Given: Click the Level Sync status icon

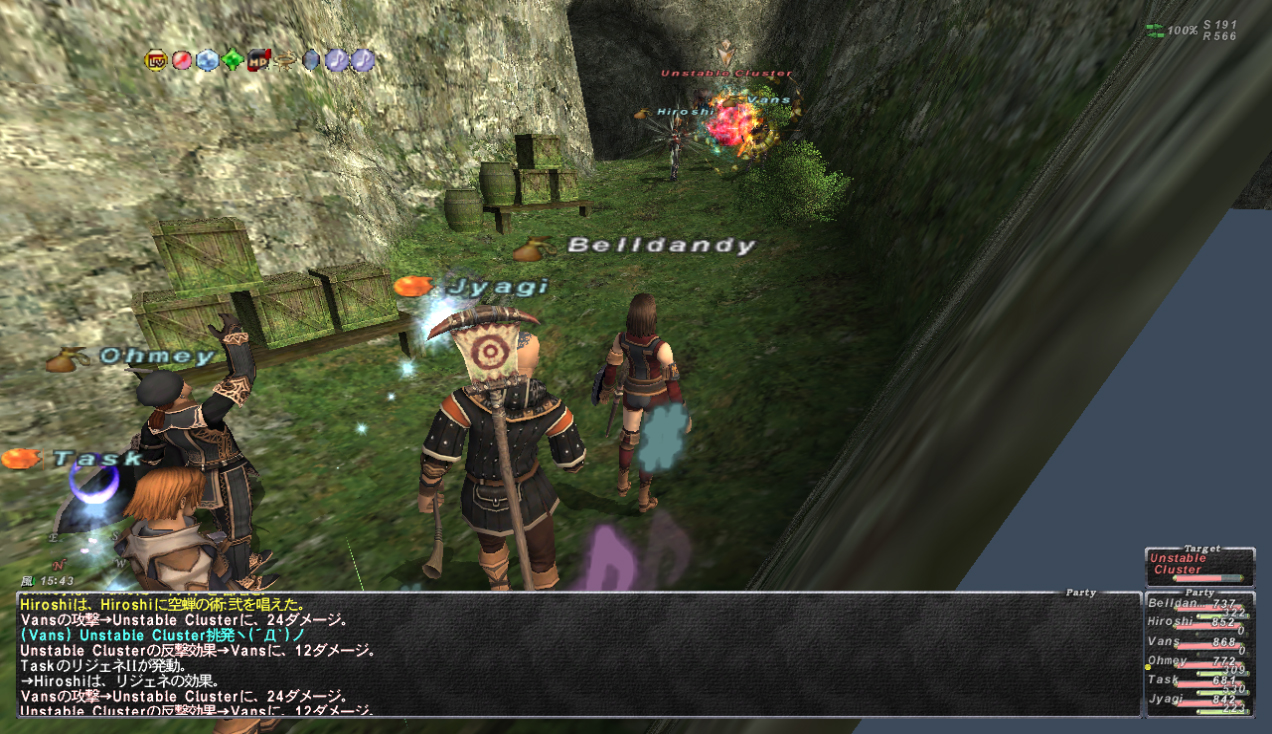Looking at the screenshot, I should coord(155,60).
